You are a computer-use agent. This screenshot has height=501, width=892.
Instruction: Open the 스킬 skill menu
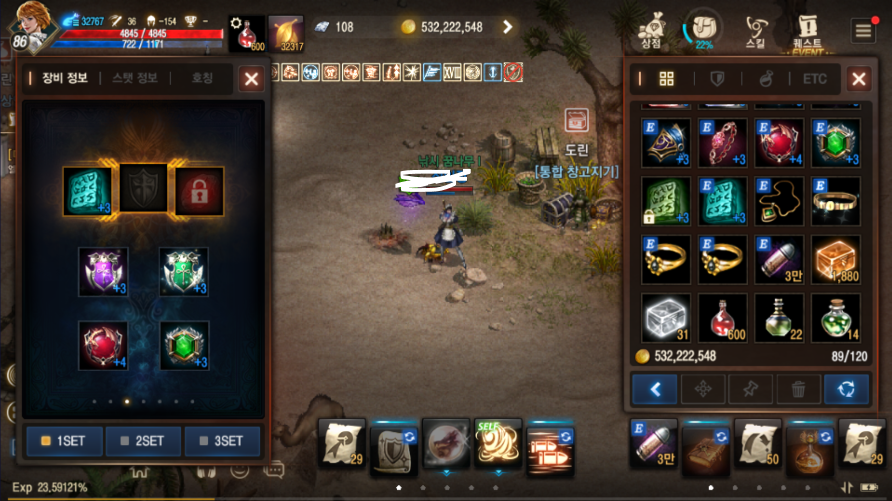(x=755, y=30)
